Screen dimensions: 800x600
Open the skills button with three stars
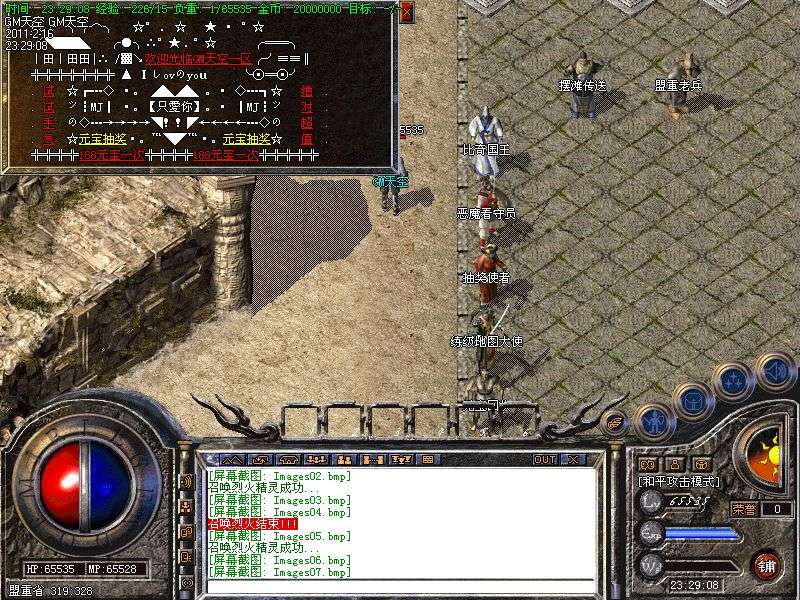click(733, 380)
